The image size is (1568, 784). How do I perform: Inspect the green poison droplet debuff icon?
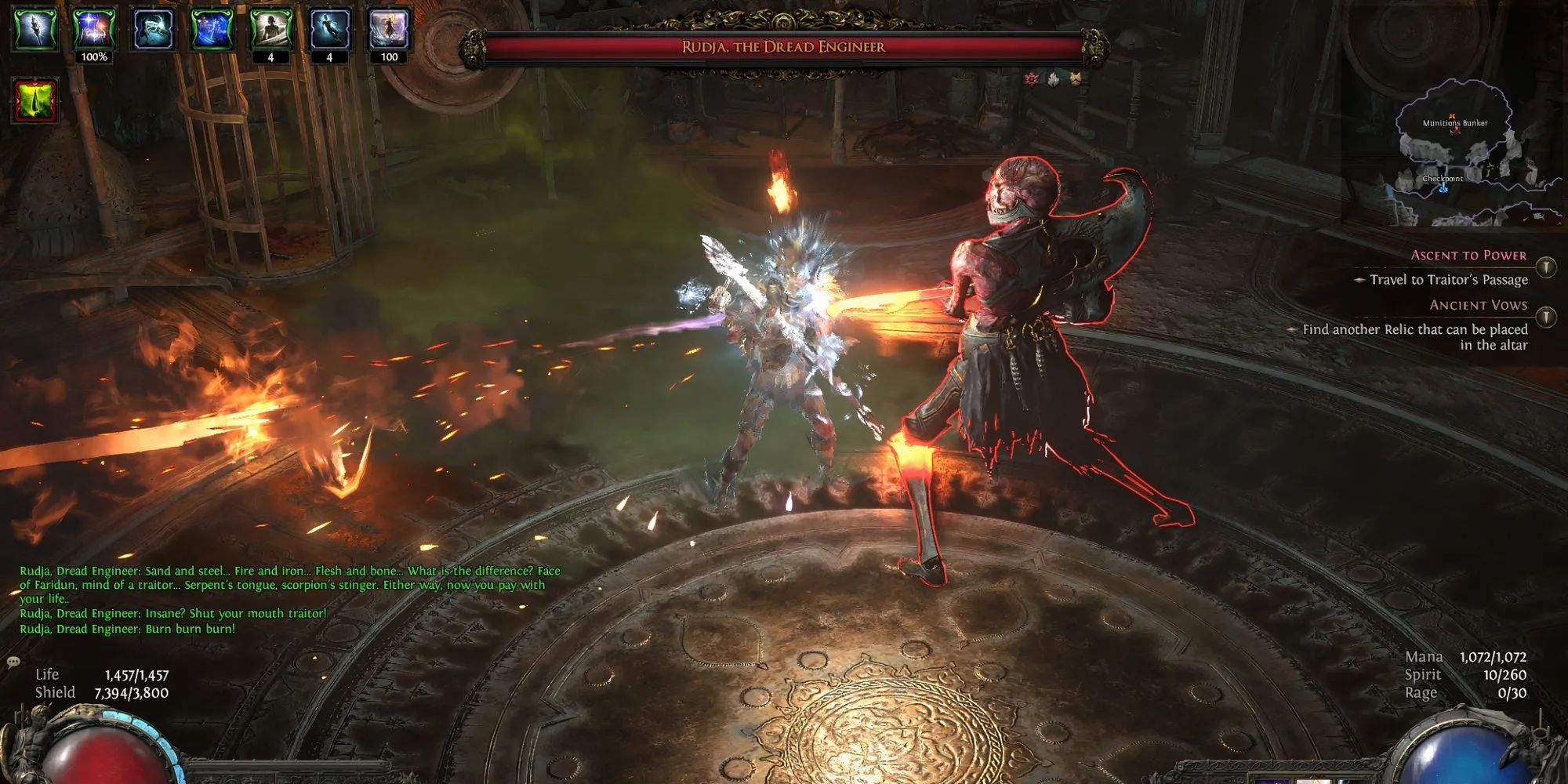click(x=35, y=100)
